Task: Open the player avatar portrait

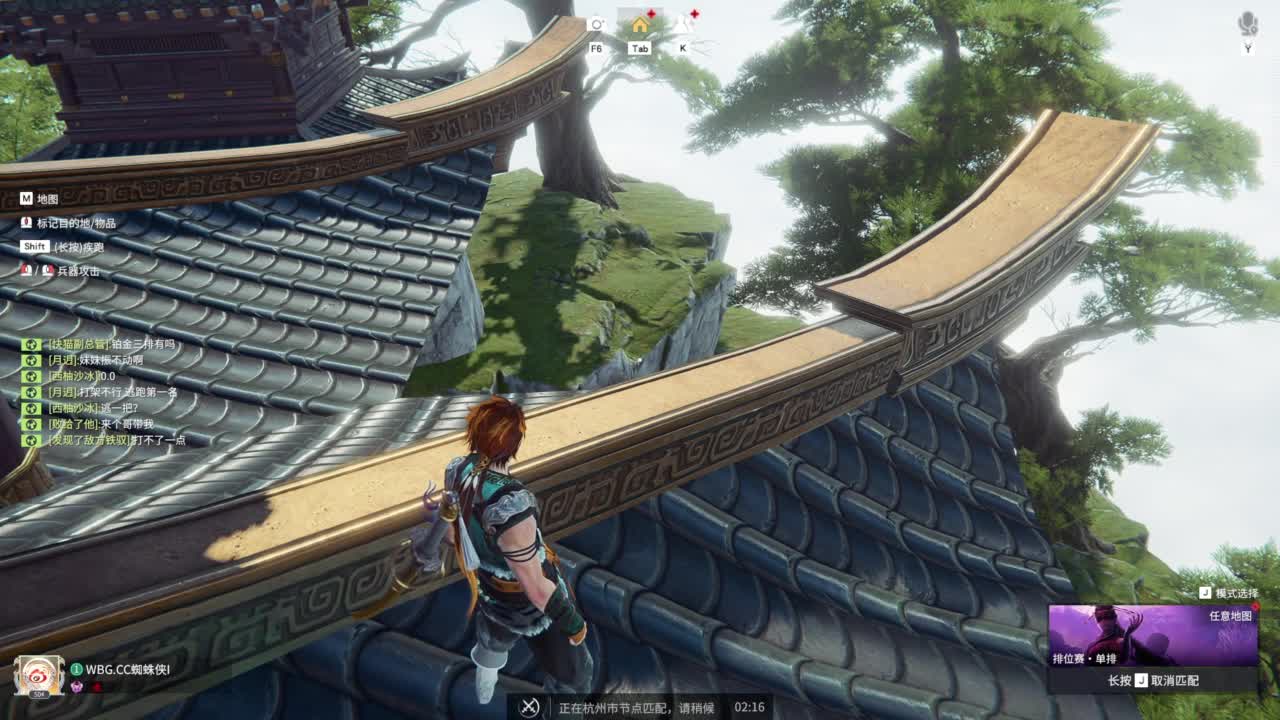Action: pos(39,676)
